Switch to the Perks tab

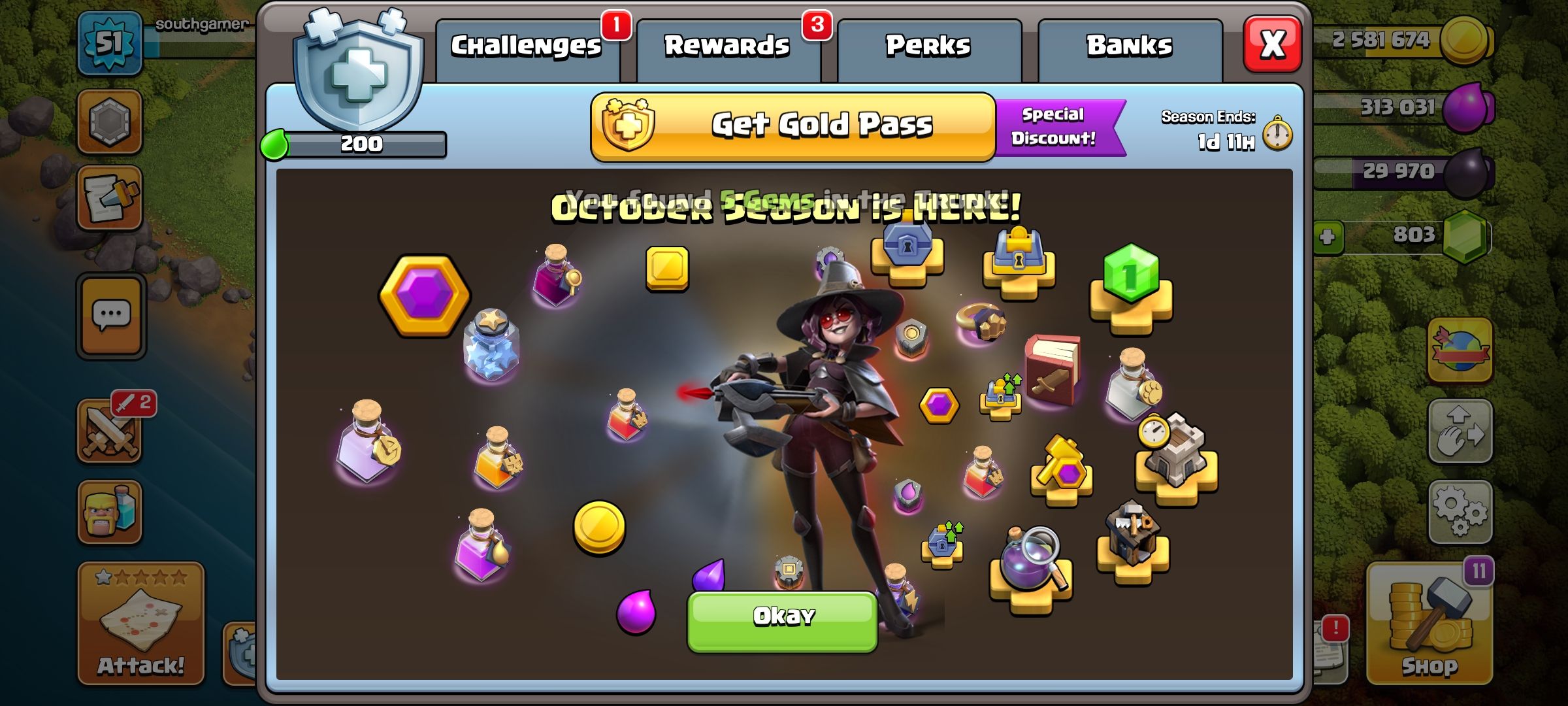point(928,46)
